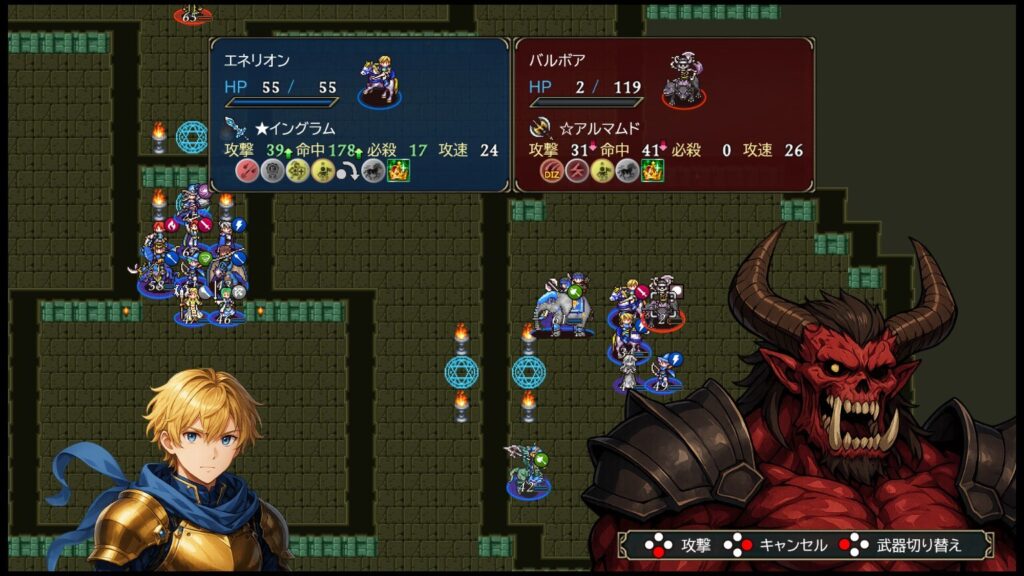Select the Almamd axe weapon icon
The width and height of the screenshot is (1024, 576).
[541, 128]
